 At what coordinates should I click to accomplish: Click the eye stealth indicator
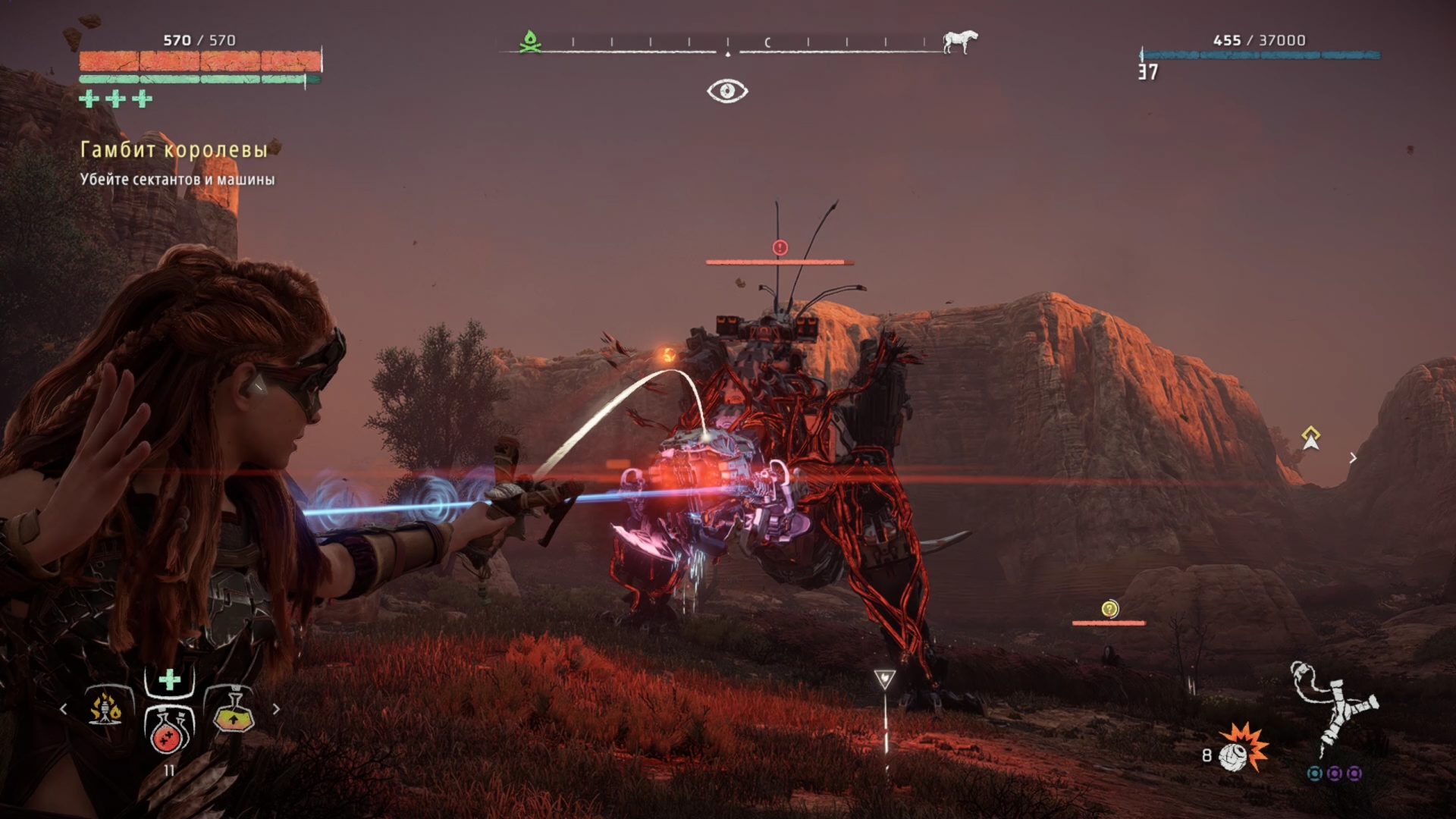coord(727,91)
